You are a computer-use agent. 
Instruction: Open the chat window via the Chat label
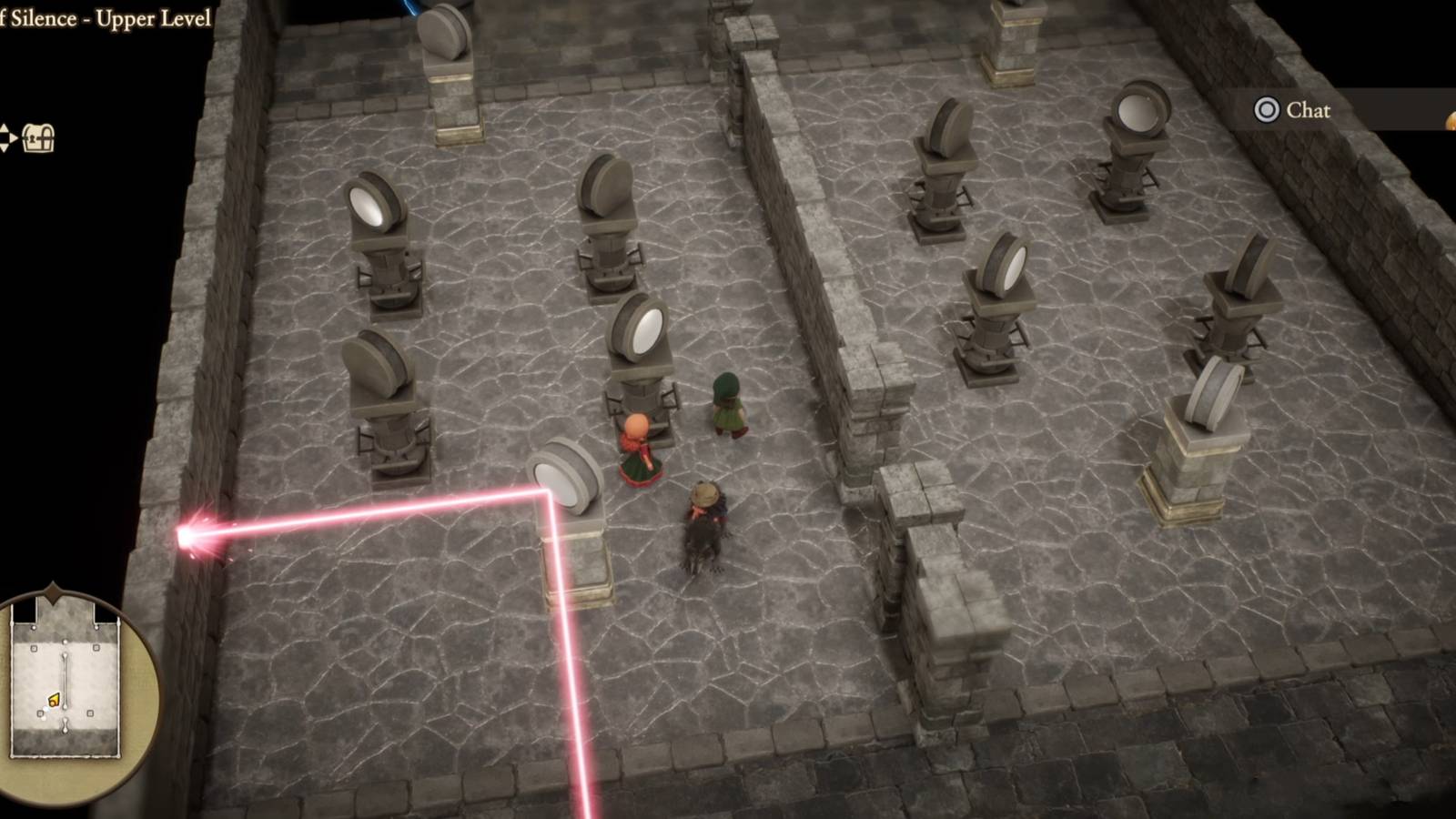click(x=1307, y=111)
